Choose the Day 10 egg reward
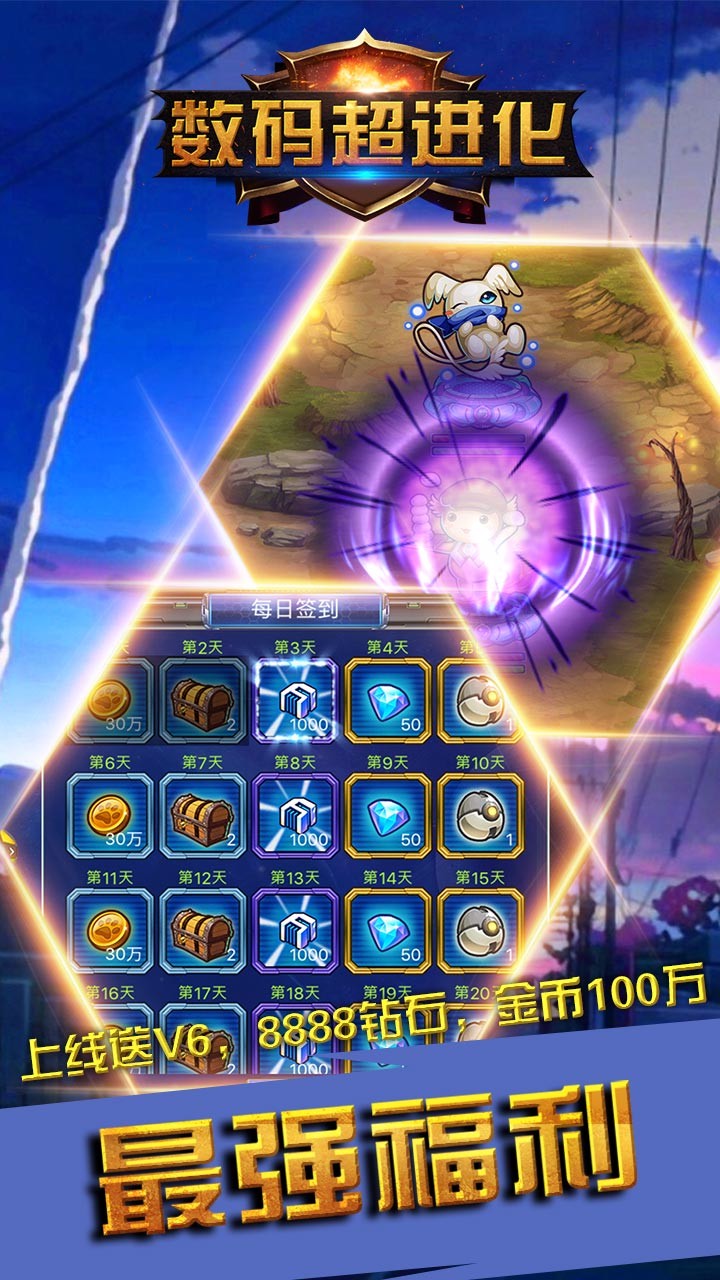This screenshot has width=720, height=1280. coord(480,815)
